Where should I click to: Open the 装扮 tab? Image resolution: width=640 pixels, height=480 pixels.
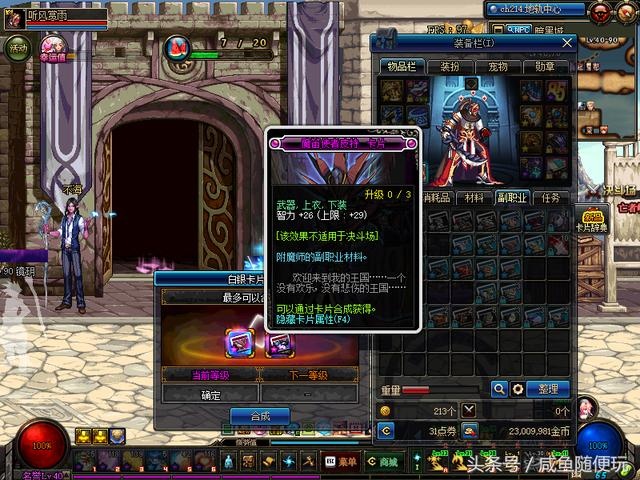450,66
